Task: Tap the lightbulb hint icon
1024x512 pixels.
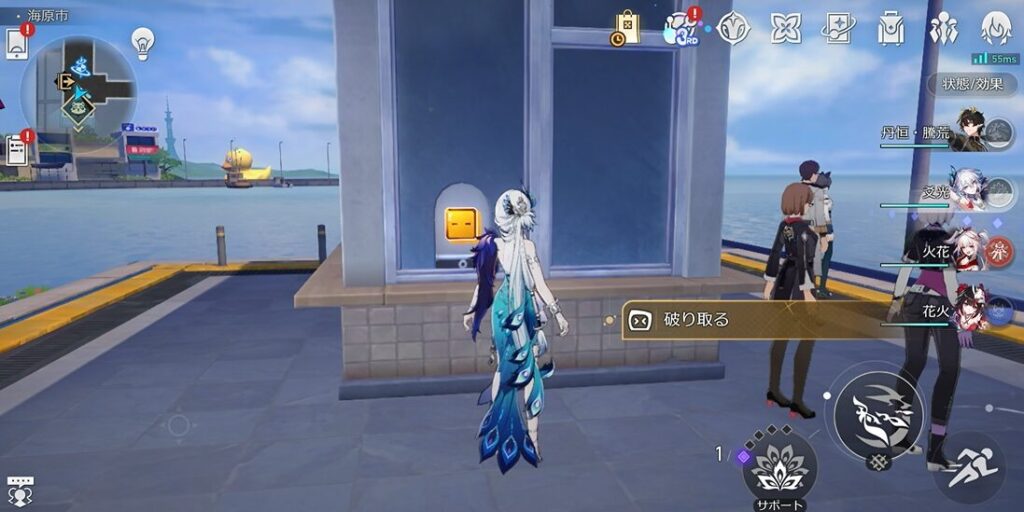Action: tap(143, 41)
